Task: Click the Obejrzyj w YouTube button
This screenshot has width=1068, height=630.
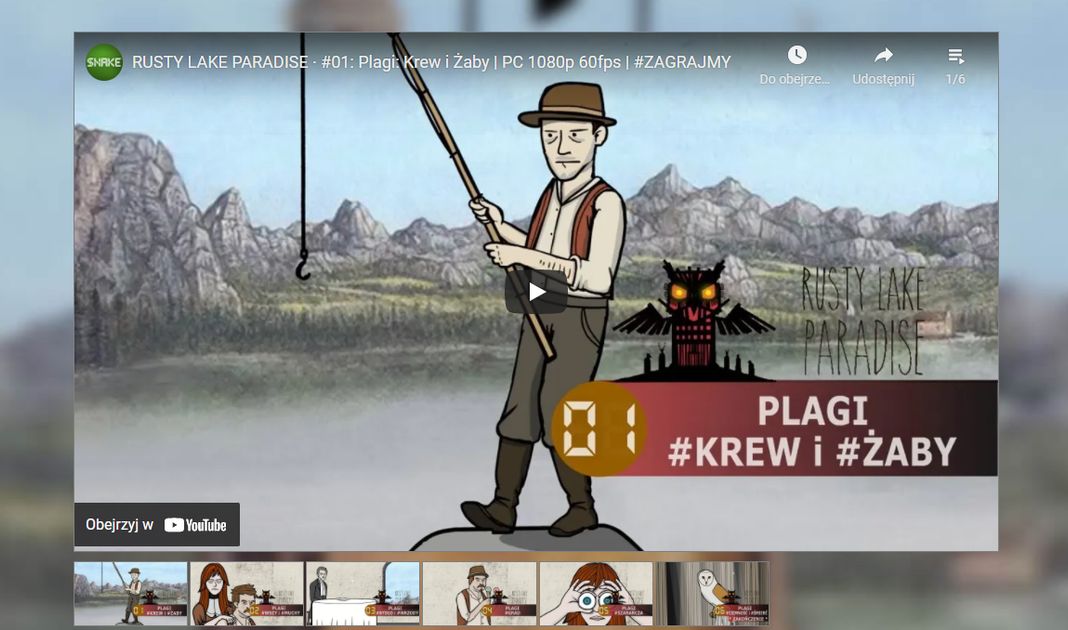Action: point(157,525)
